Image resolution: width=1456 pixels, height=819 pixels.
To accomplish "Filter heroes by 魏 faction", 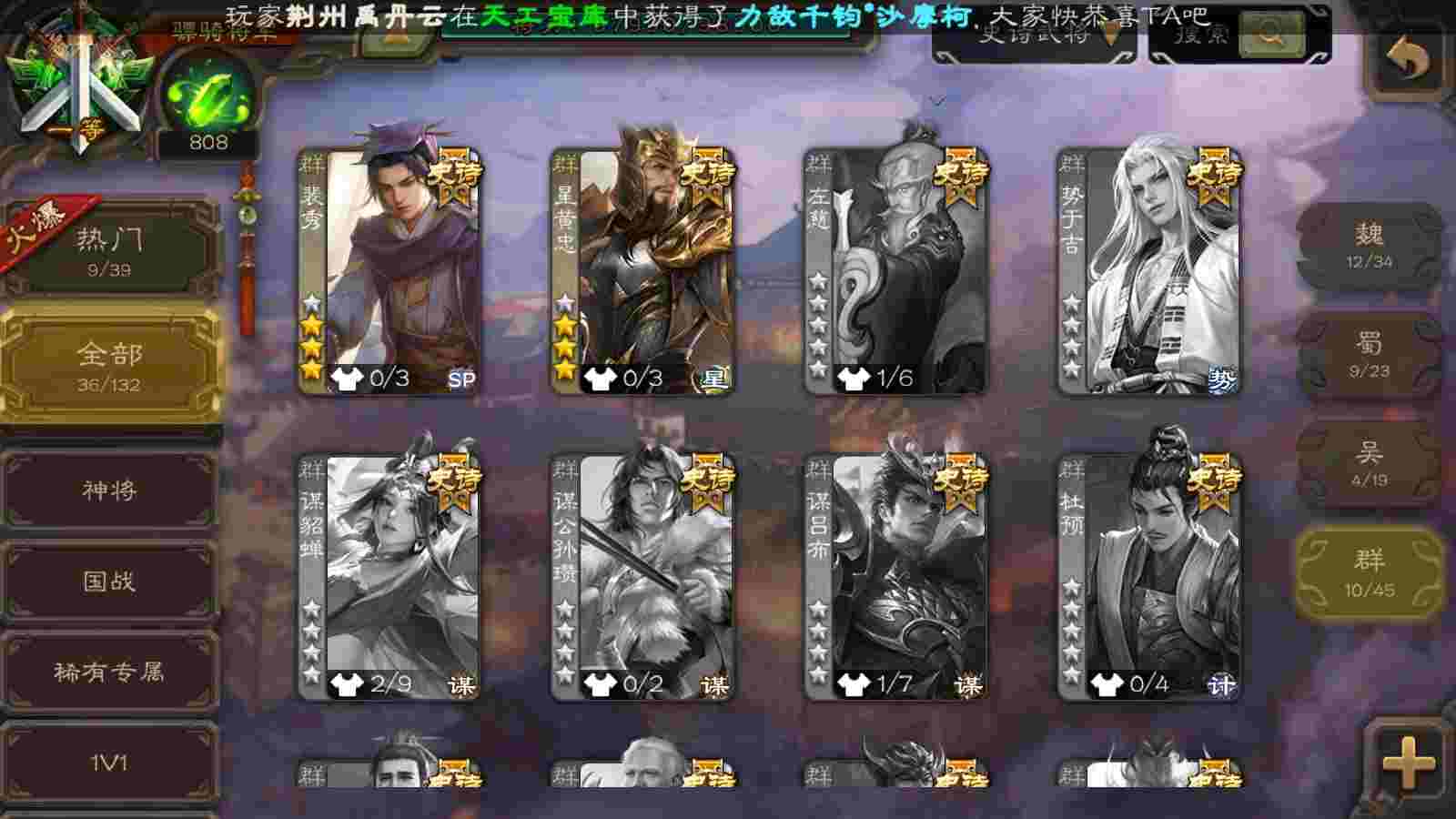I will [x=1369, y=246].
